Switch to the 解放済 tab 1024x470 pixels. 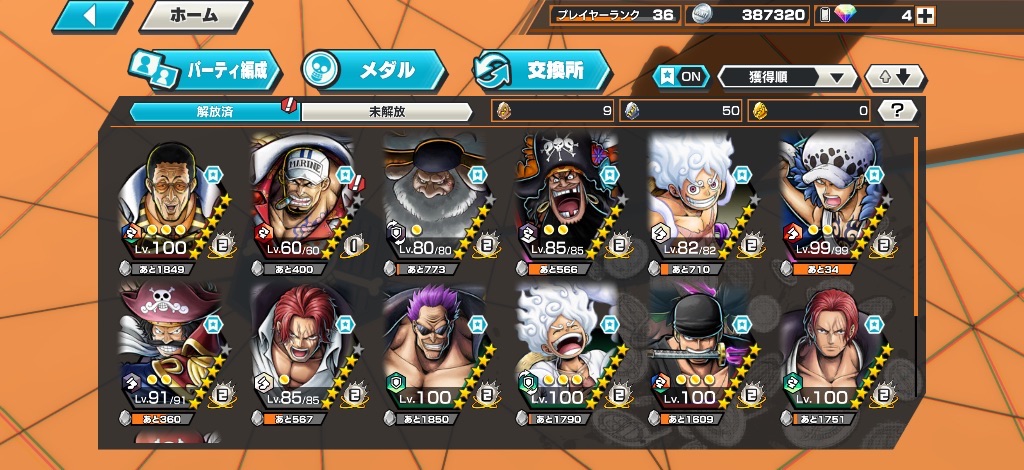(x=215, y=111)
